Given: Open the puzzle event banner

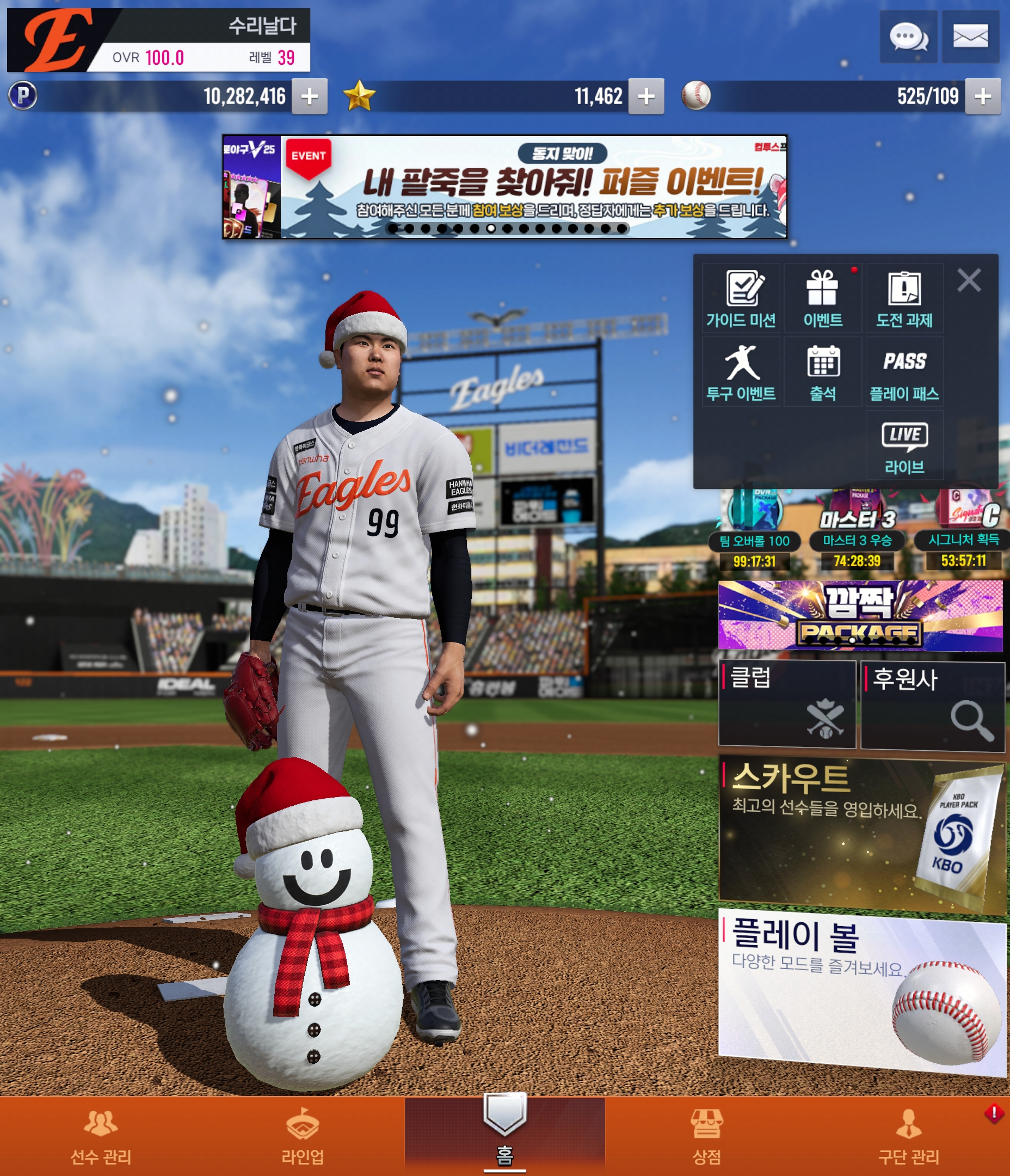Looking at the screenshot, I should (x=504, y=187).
